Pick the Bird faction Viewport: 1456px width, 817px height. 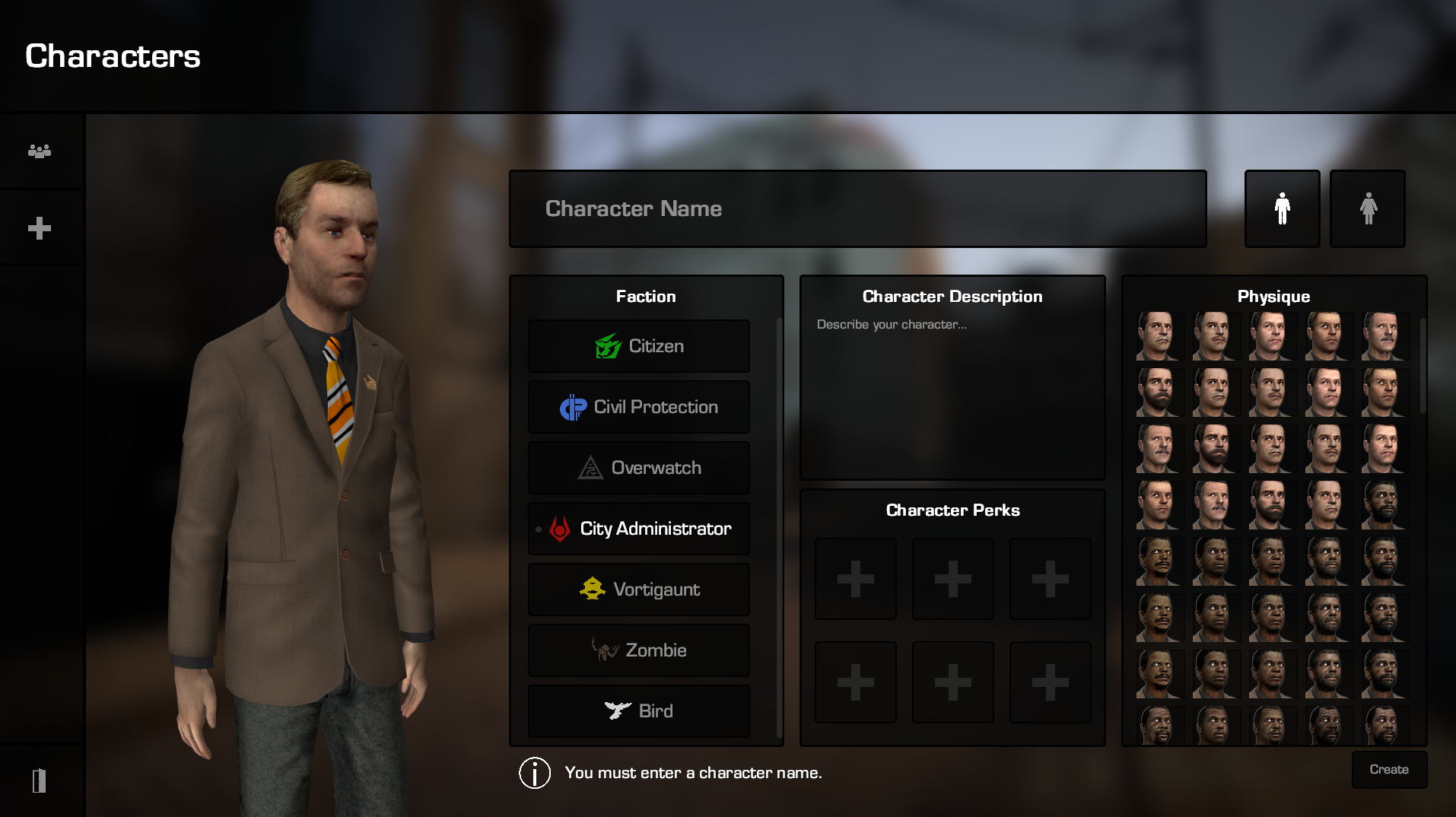(639, 711)
